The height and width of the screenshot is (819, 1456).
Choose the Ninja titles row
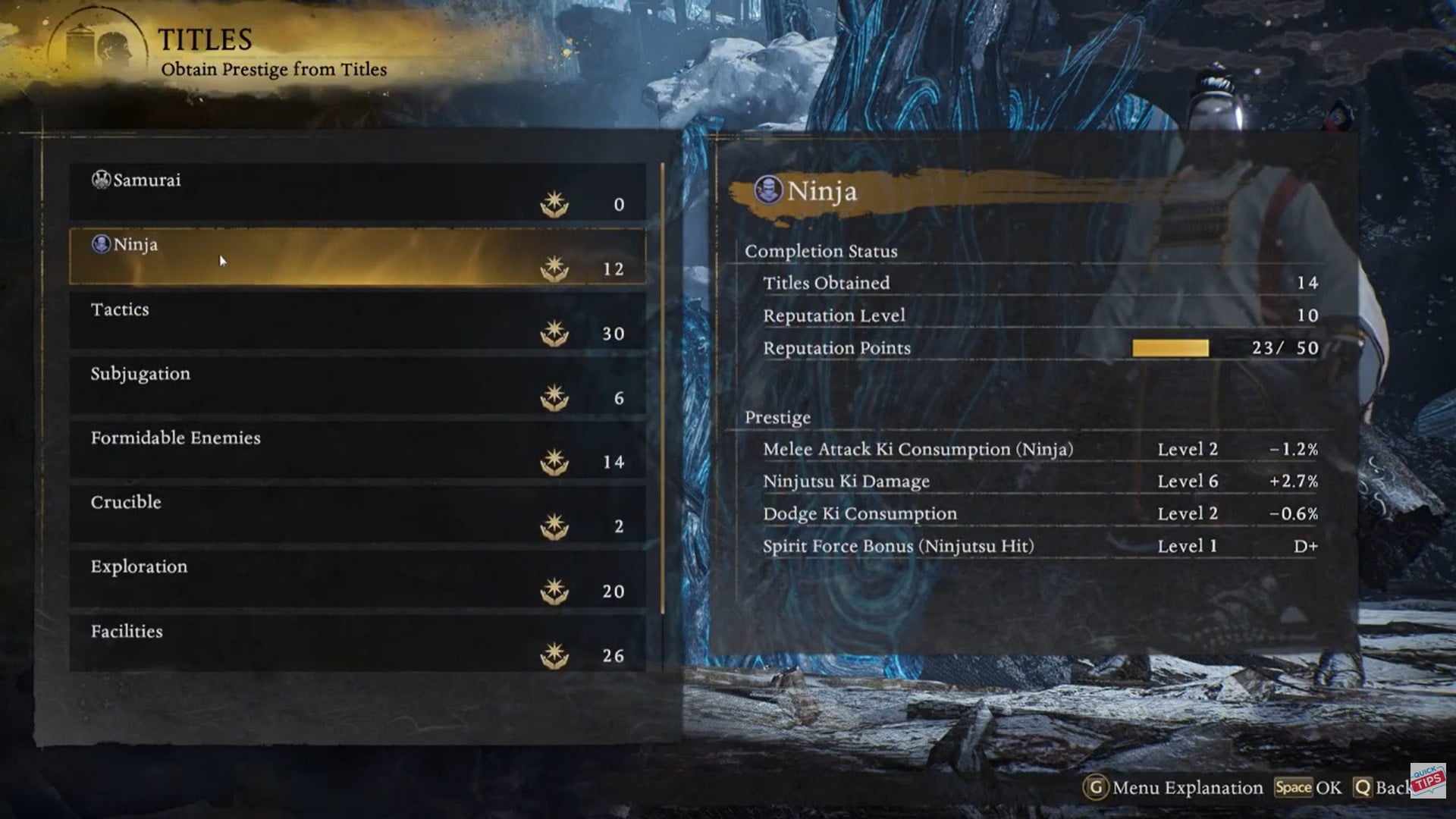pos(357,256)
